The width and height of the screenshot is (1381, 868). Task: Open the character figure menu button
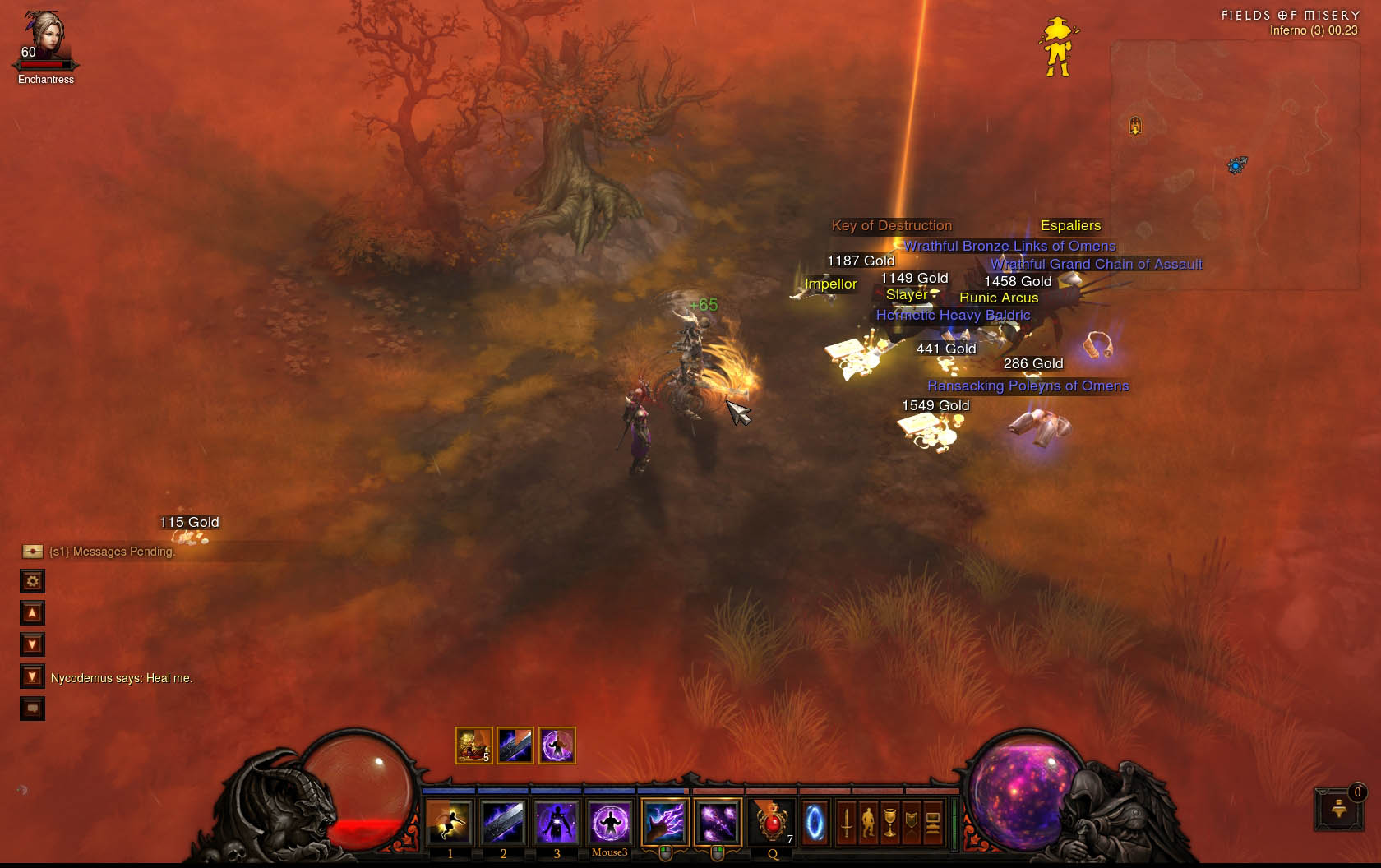pyautogui.click(x=868, y=821)
